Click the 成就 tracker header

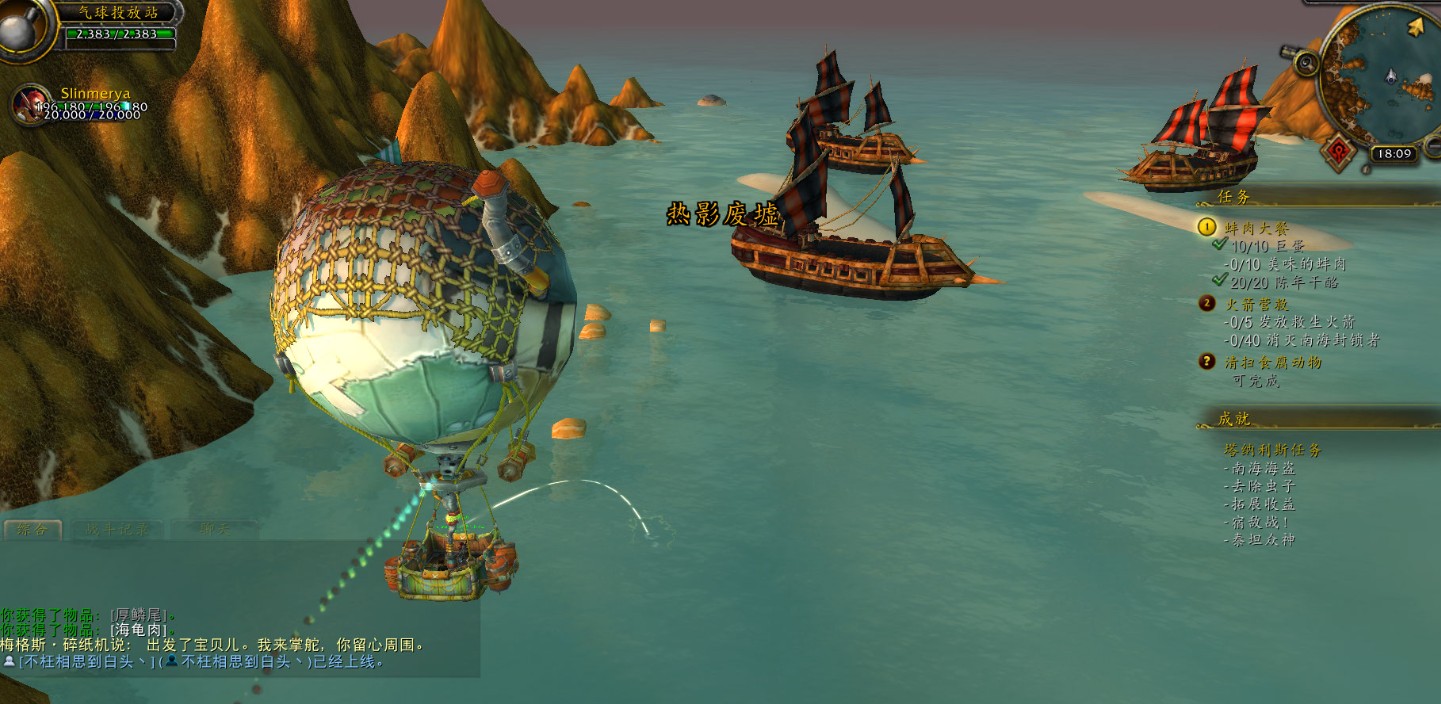pyautogui.click(x=1234, y=419)
